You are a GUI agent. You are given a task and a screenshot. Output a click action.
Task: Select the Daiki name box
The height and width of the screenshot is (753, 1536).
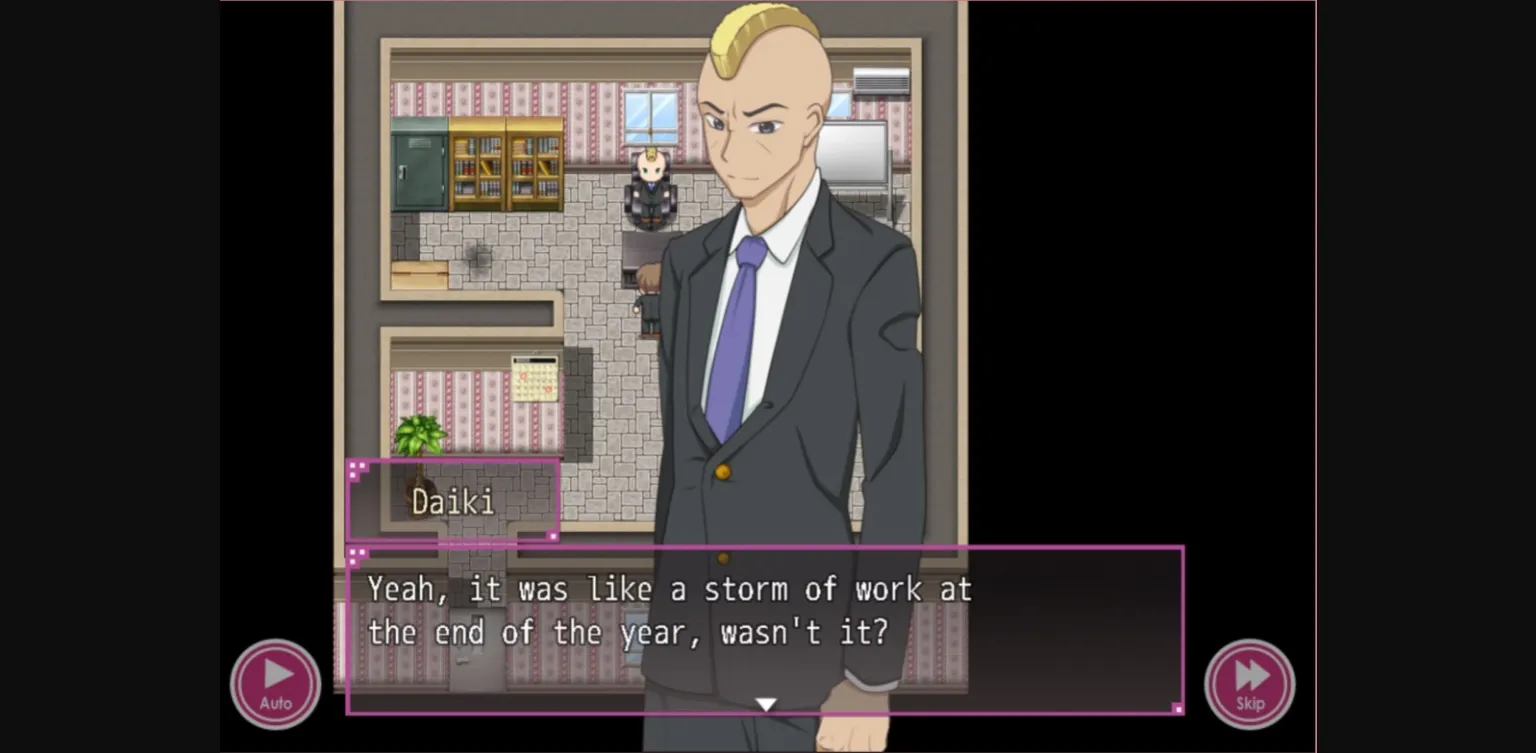pyautogui.click(x=452, y=500)
